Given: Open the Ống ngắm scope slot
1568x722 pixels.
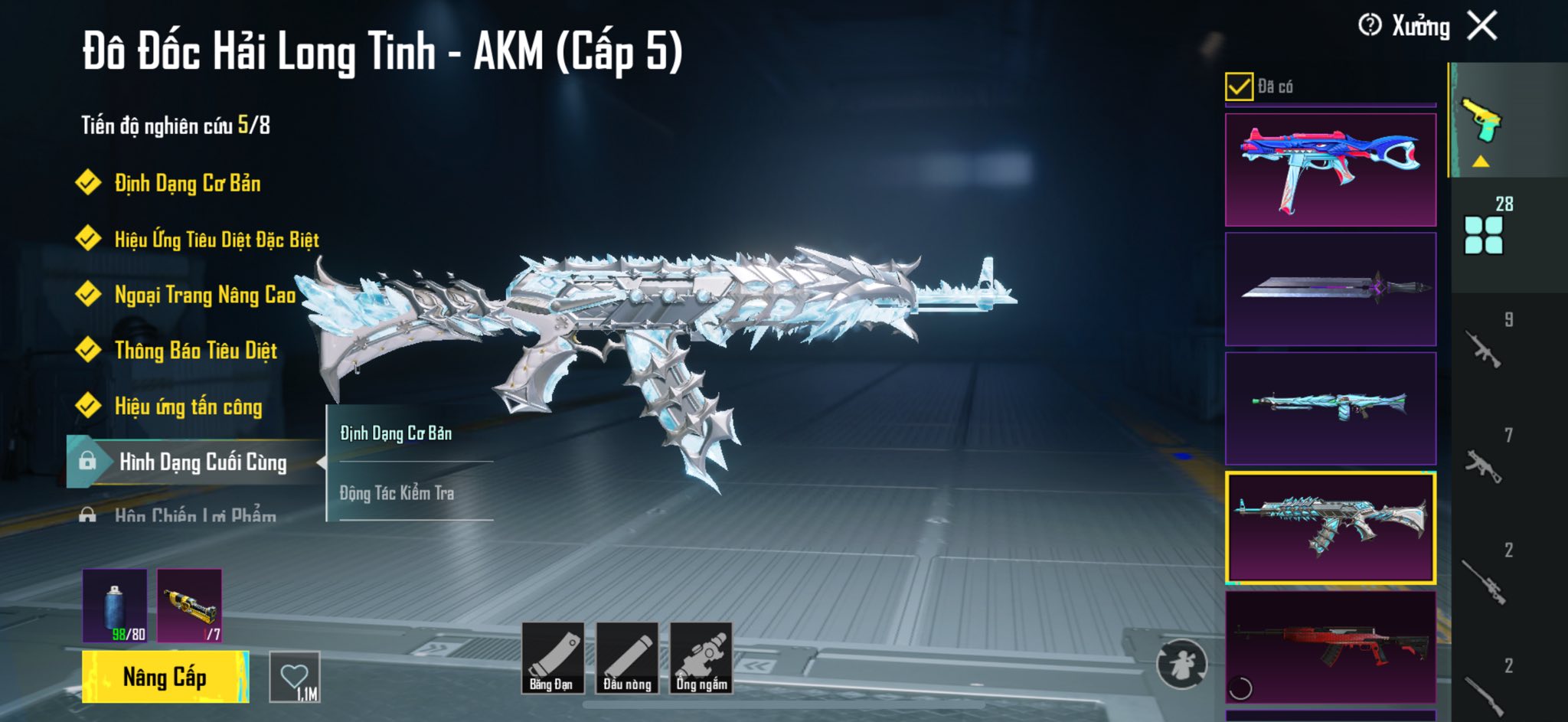Looking at the screenshot, I should (701, 658).
